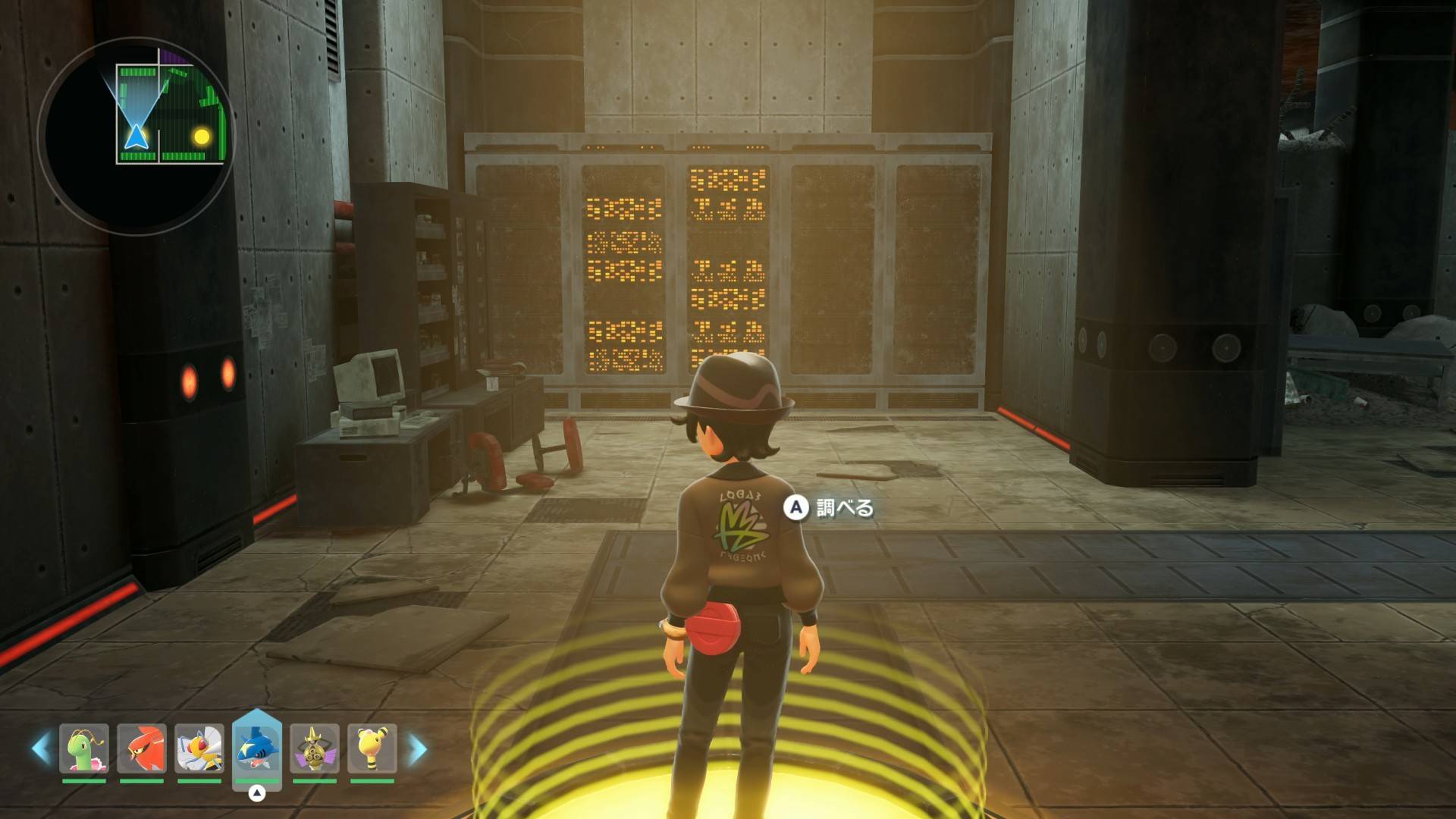Select Talonflame in the party bar

(x=142, y=748)
